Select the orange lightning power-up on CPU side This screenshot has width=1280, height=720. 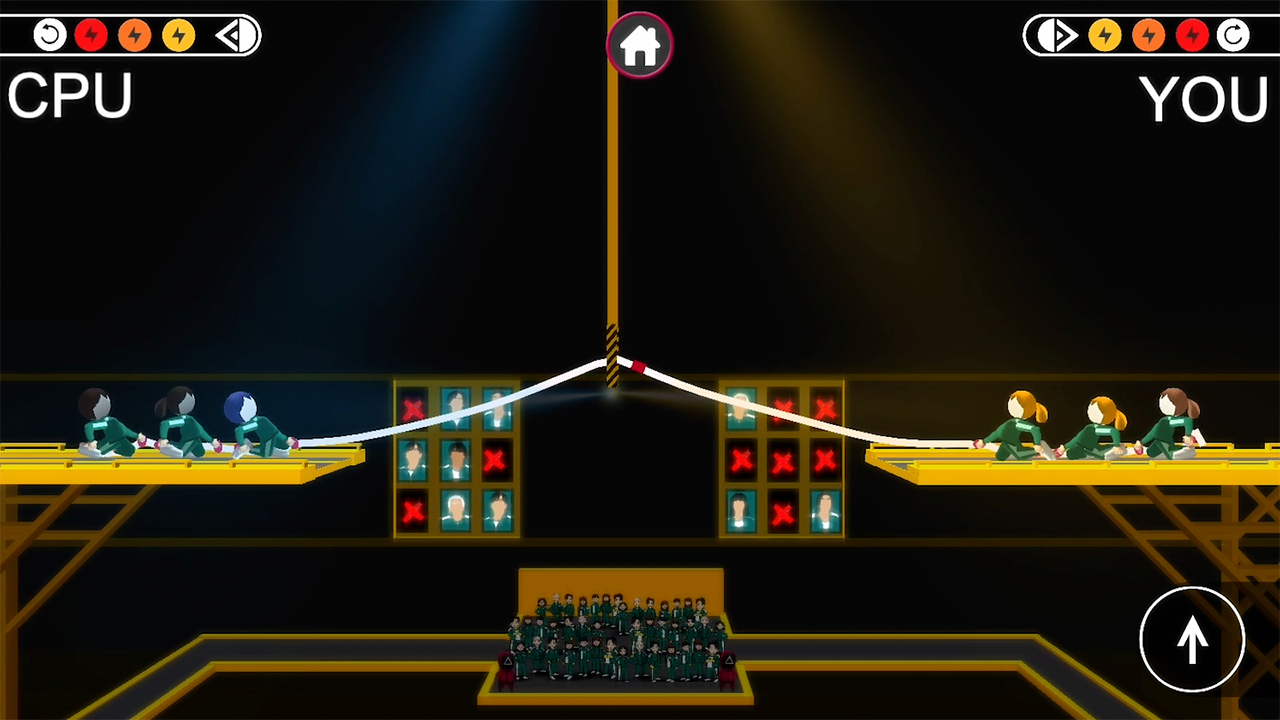[x=133, y=35]
